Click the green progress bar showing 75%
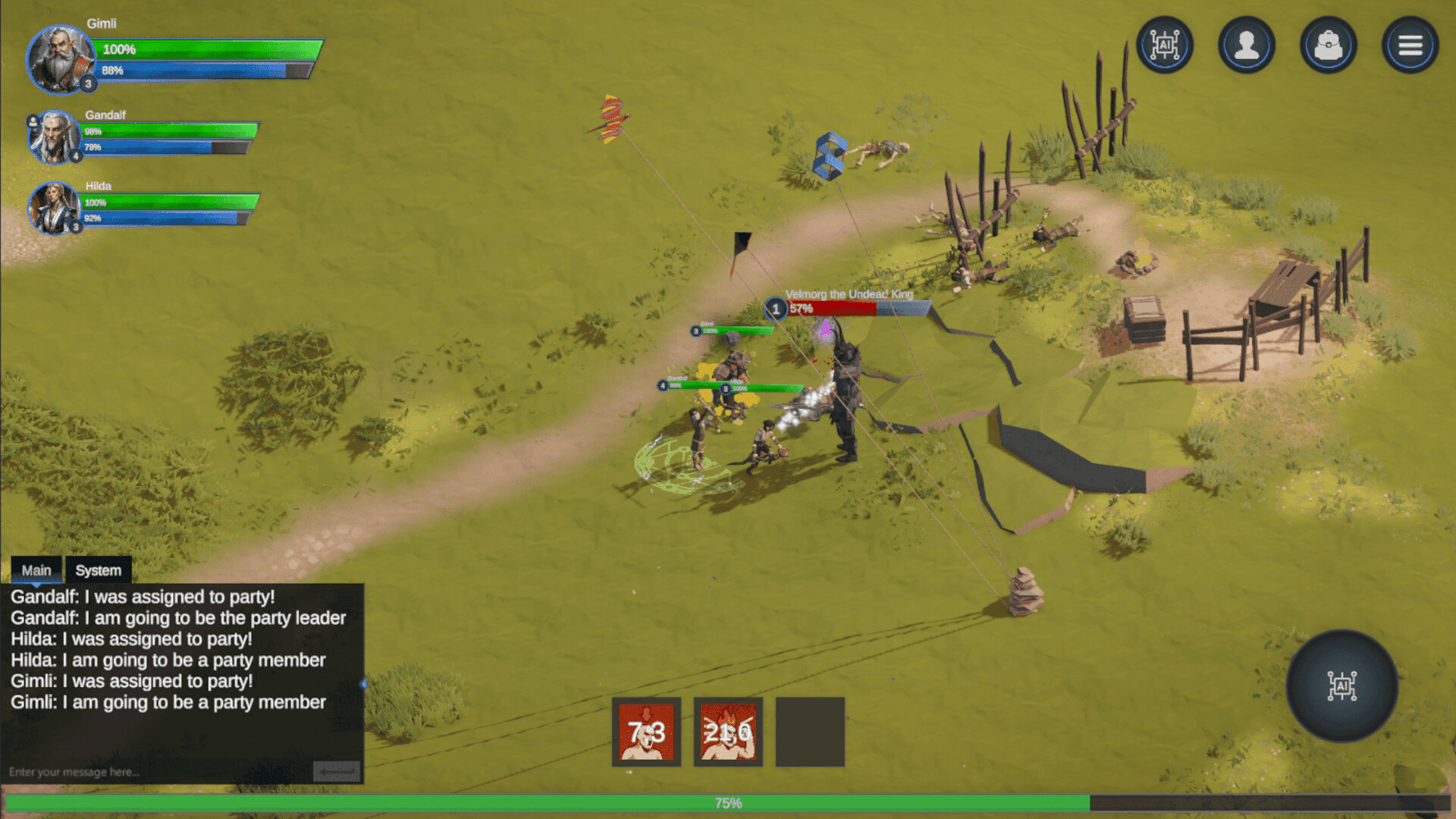 pos(728,801)
